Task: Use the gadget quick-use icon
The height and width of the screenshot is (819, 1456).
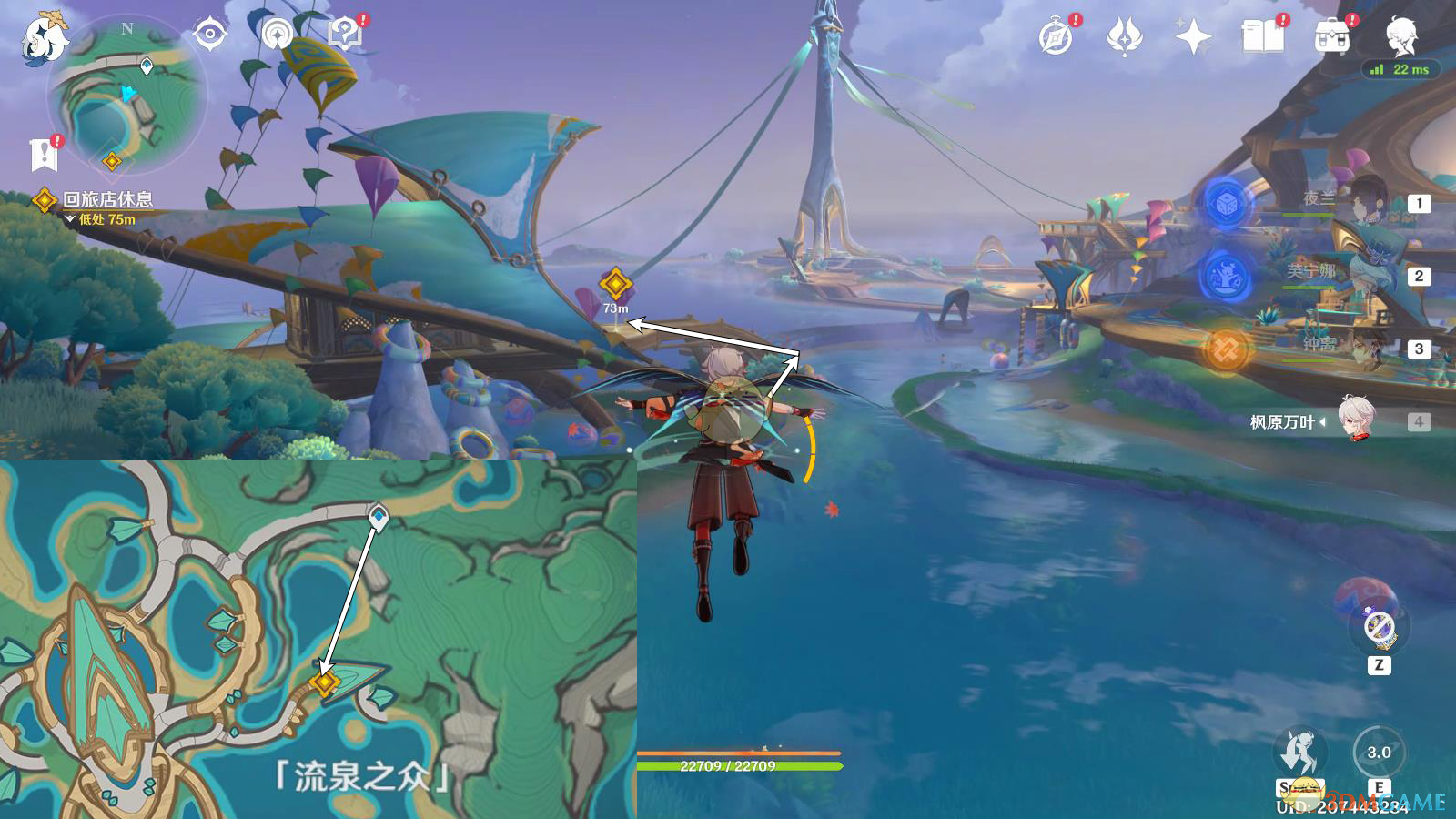Action: pos(1380,627)
